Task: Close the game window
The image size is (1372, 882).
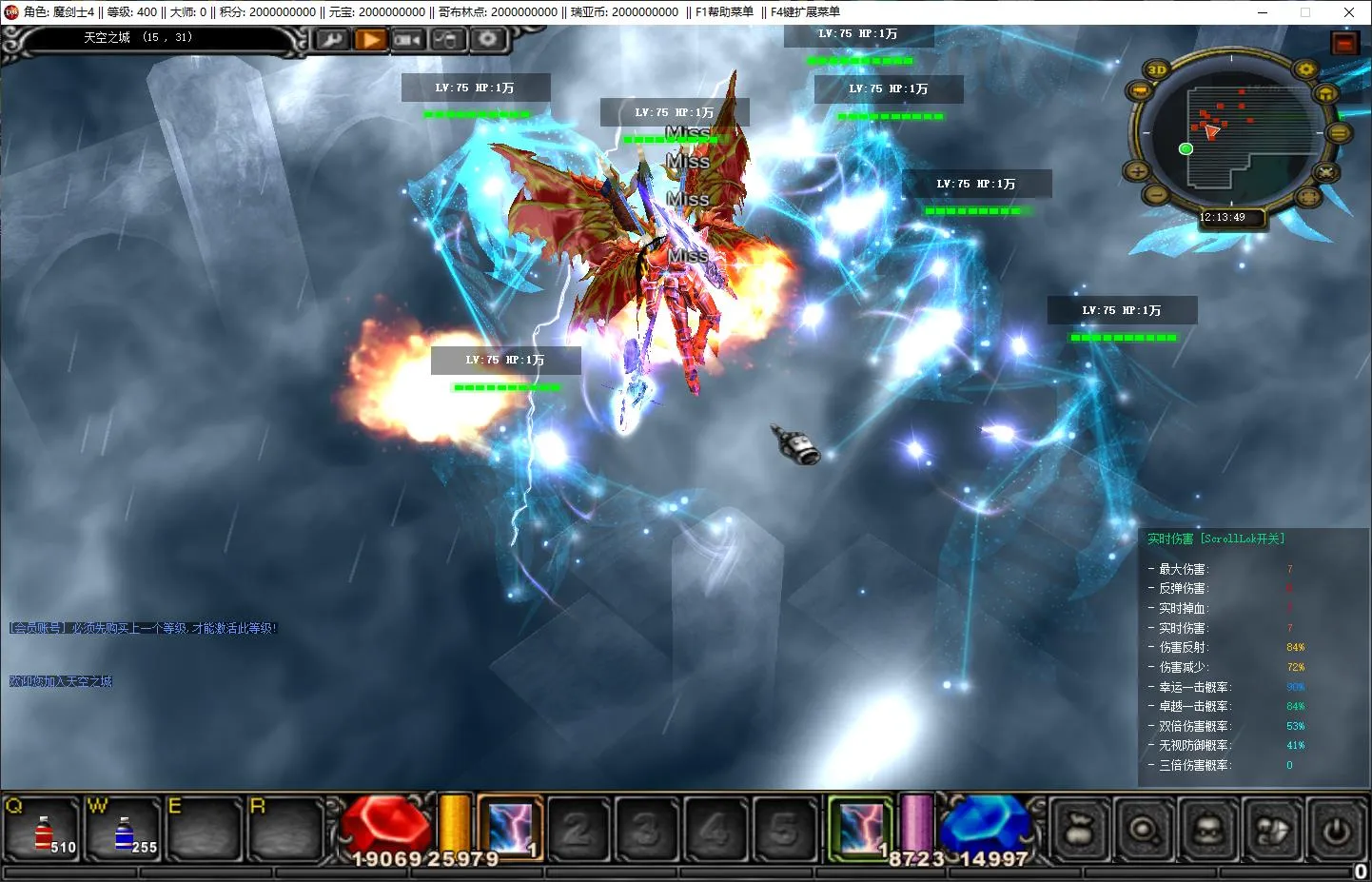Action: (1348, 12)
